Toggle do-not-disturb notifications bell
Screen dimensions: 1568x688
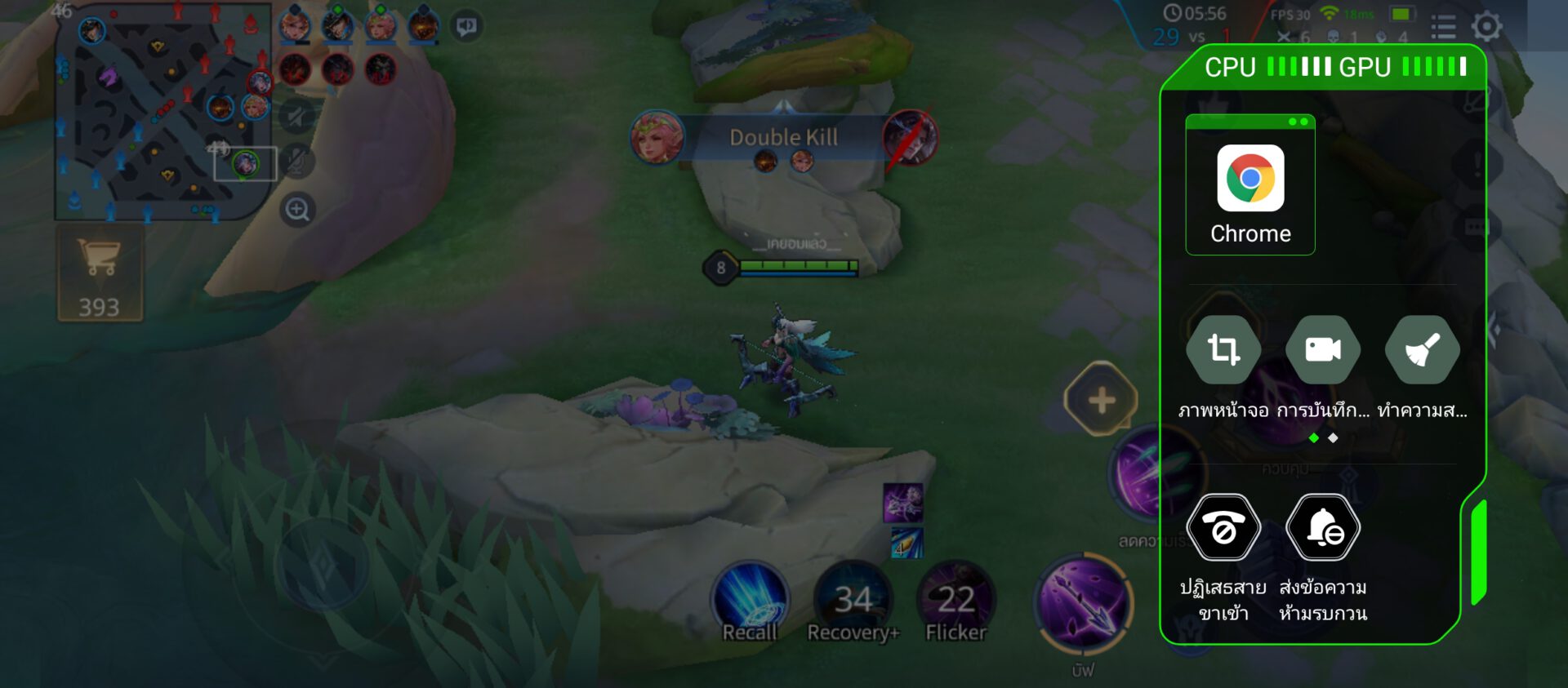1323,529
